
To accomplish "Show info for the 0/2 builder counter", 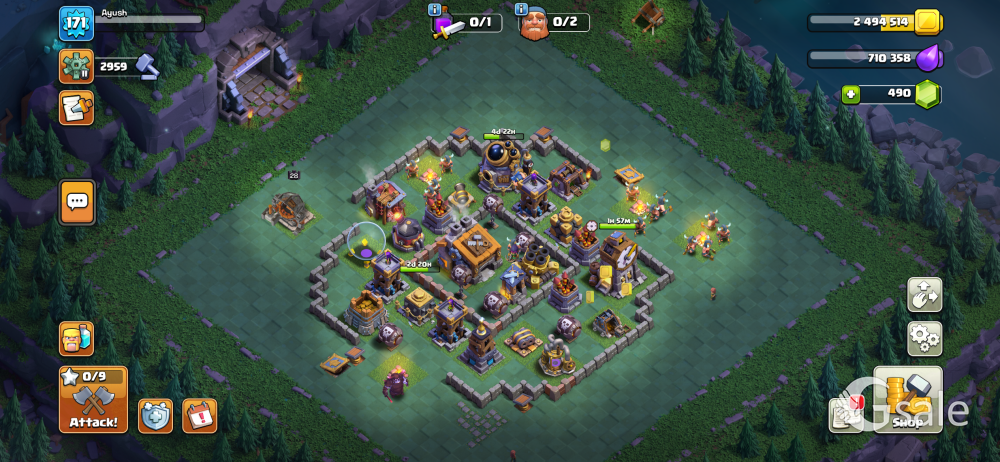I will [x=522, y=10].
